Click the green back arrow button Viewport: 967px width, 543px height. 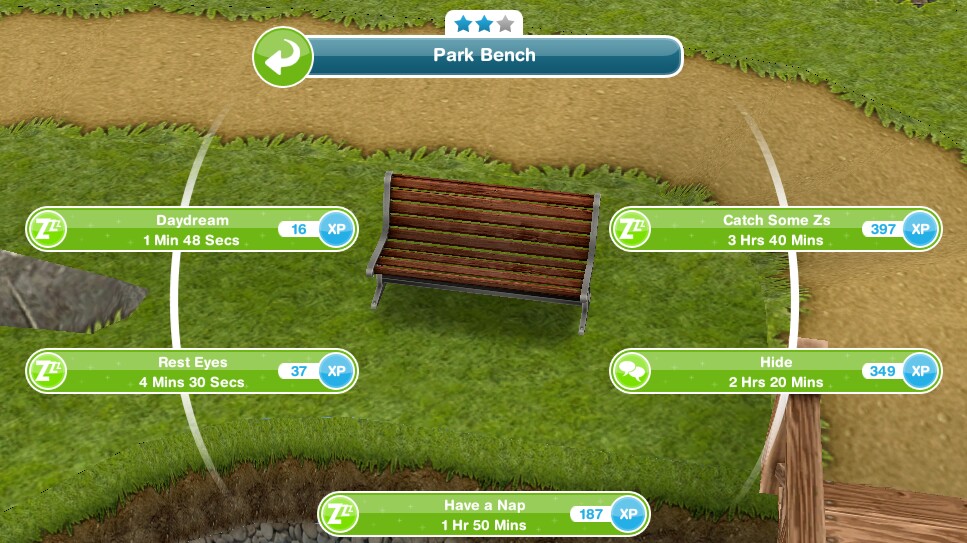tap(283, 56)
